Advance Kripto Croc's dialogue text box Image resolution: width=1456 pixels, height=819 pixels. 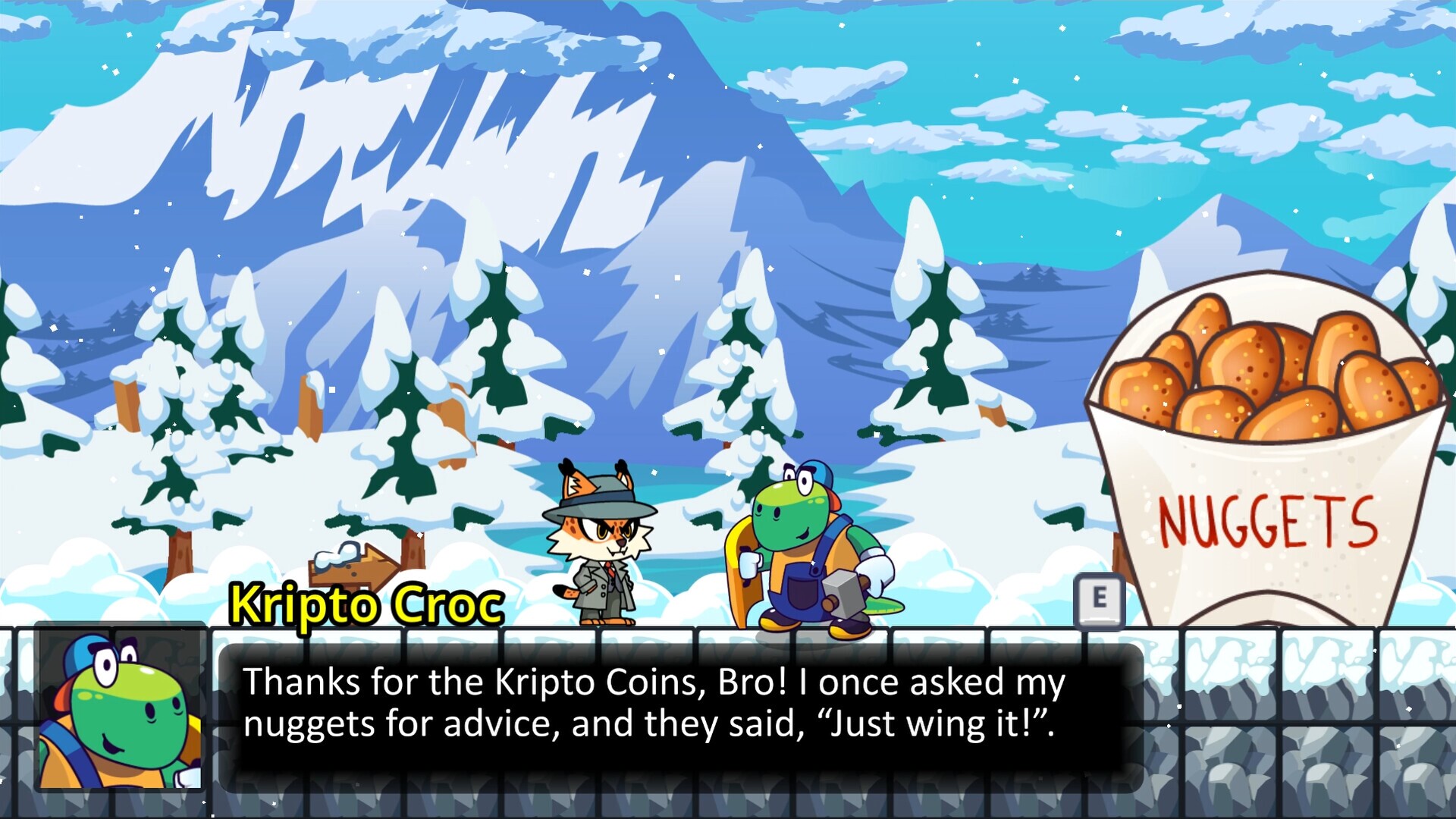[x=680, y=717]
